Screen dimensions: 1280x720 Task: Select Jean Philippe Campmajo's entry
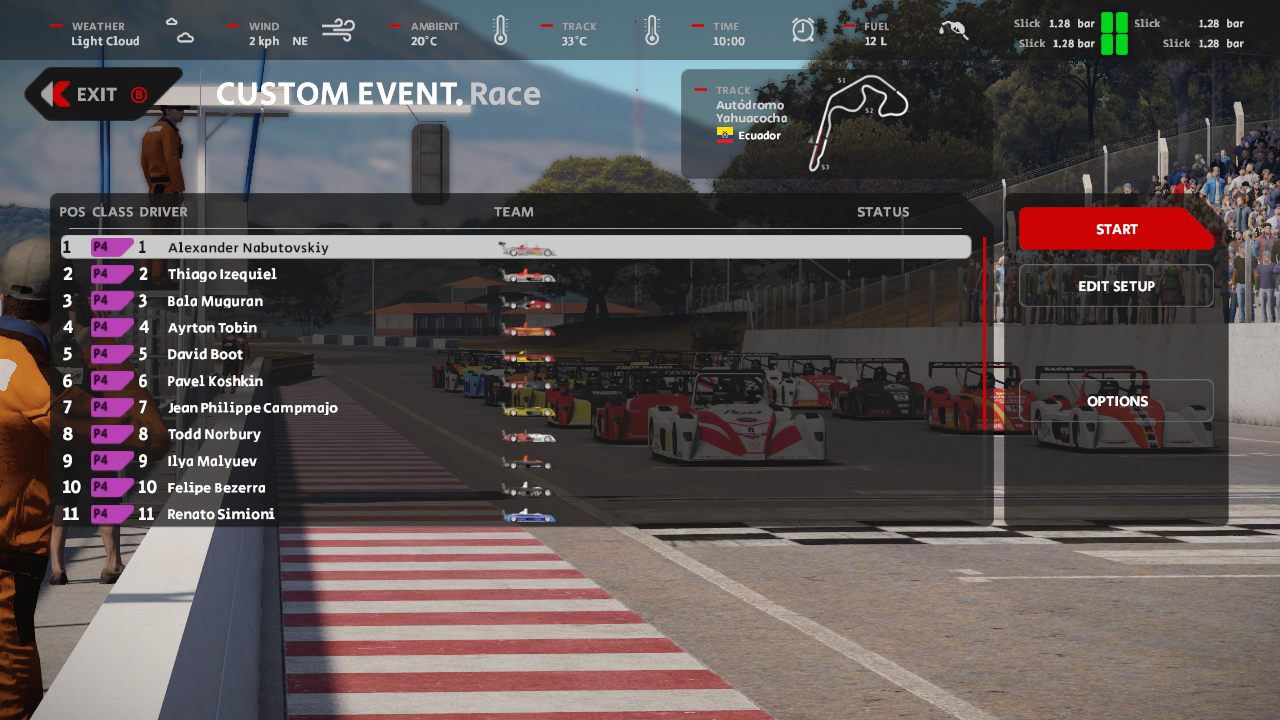pos(252,408)
